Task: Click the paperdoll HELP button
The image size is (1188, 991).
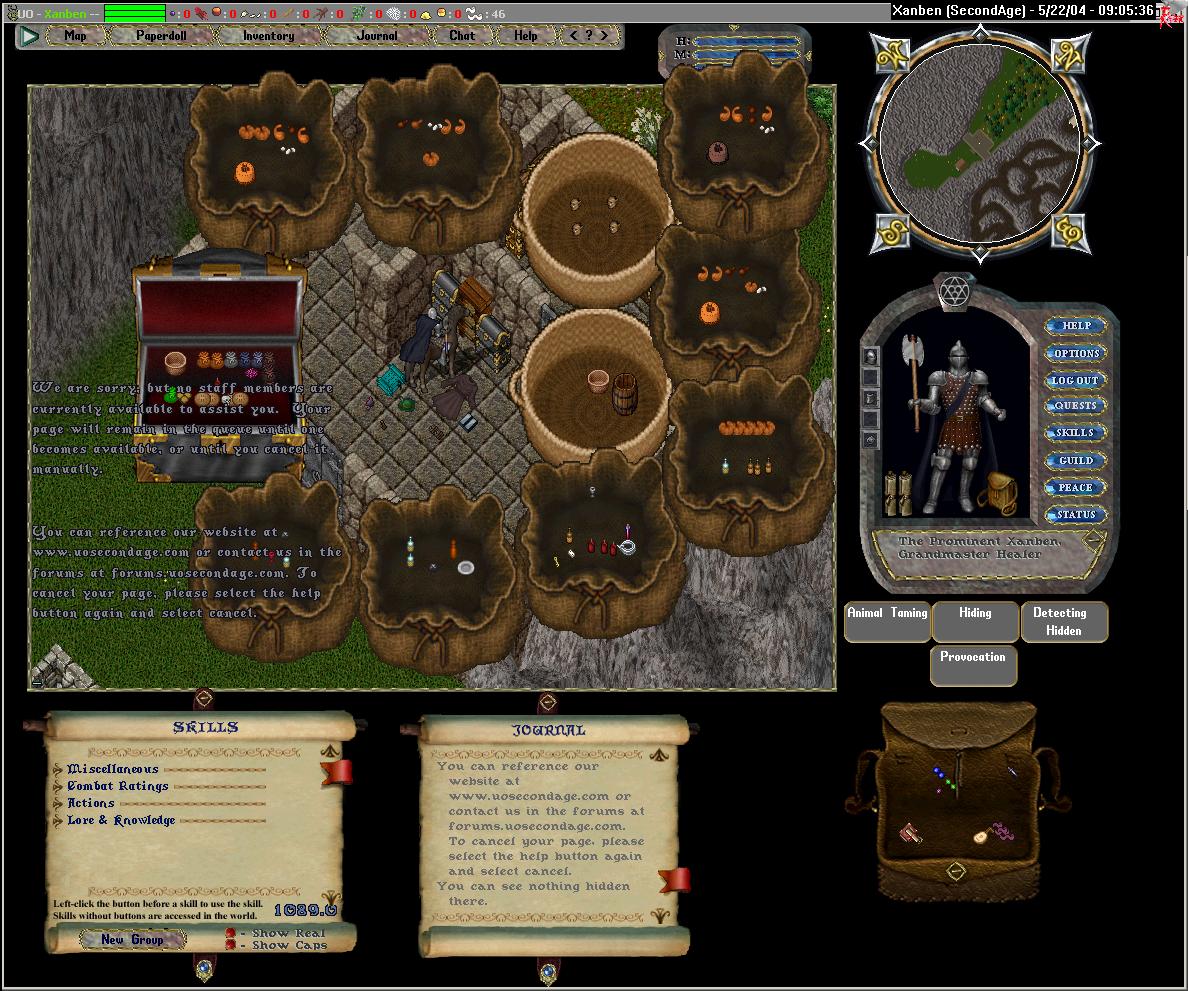Action: [x=1076, y=326]
